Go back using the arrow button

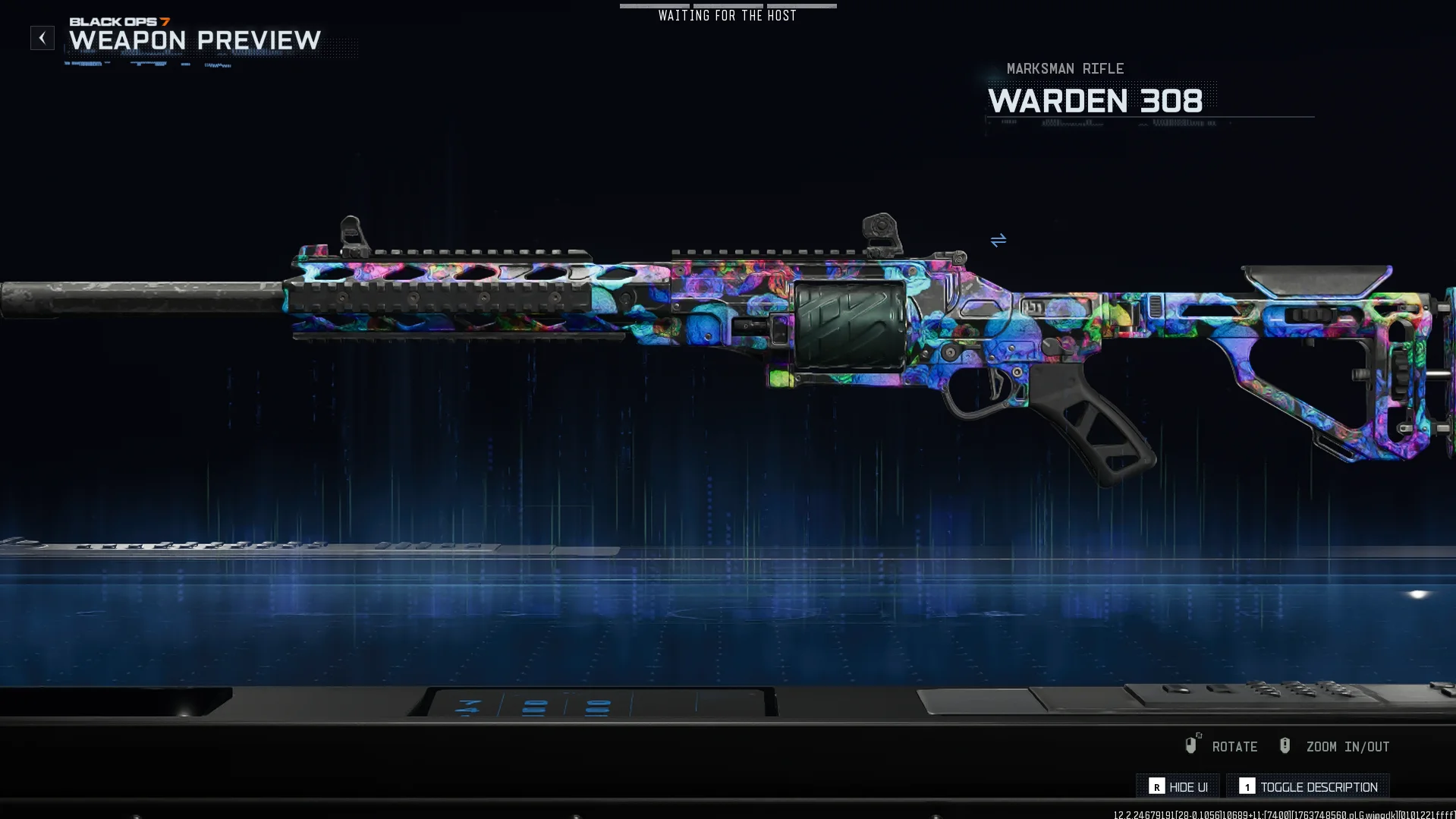click(42, 38)
